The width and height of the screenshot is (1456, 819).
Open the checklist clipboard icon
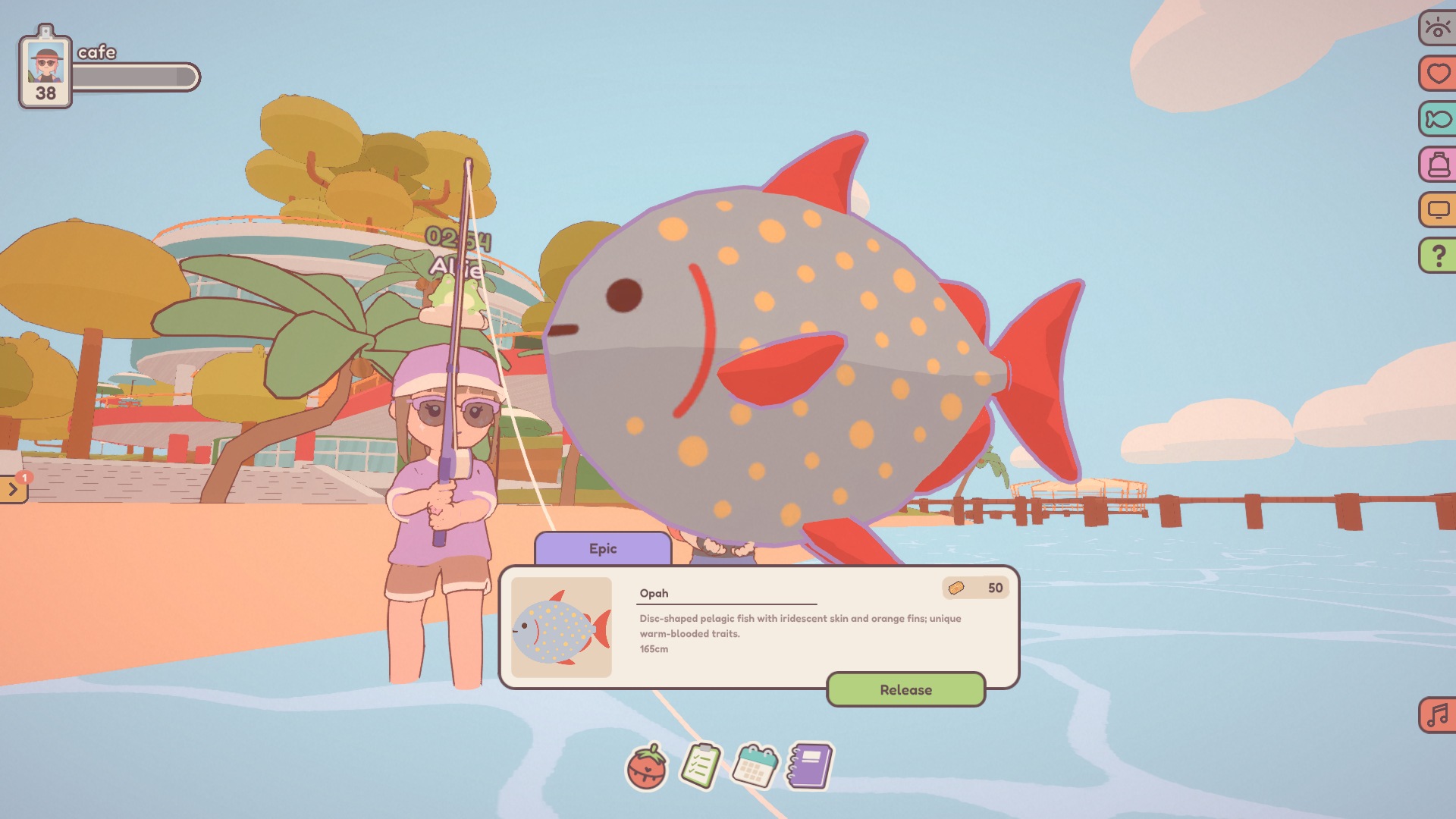pyautogui.click(x=700, y=766)
